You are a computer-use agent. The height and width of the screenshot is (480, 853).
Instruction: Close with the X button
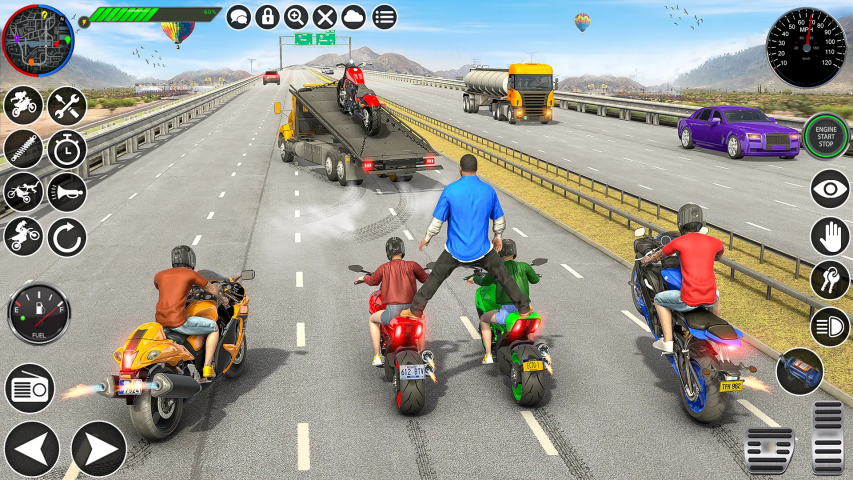click(x=325, y=17)
